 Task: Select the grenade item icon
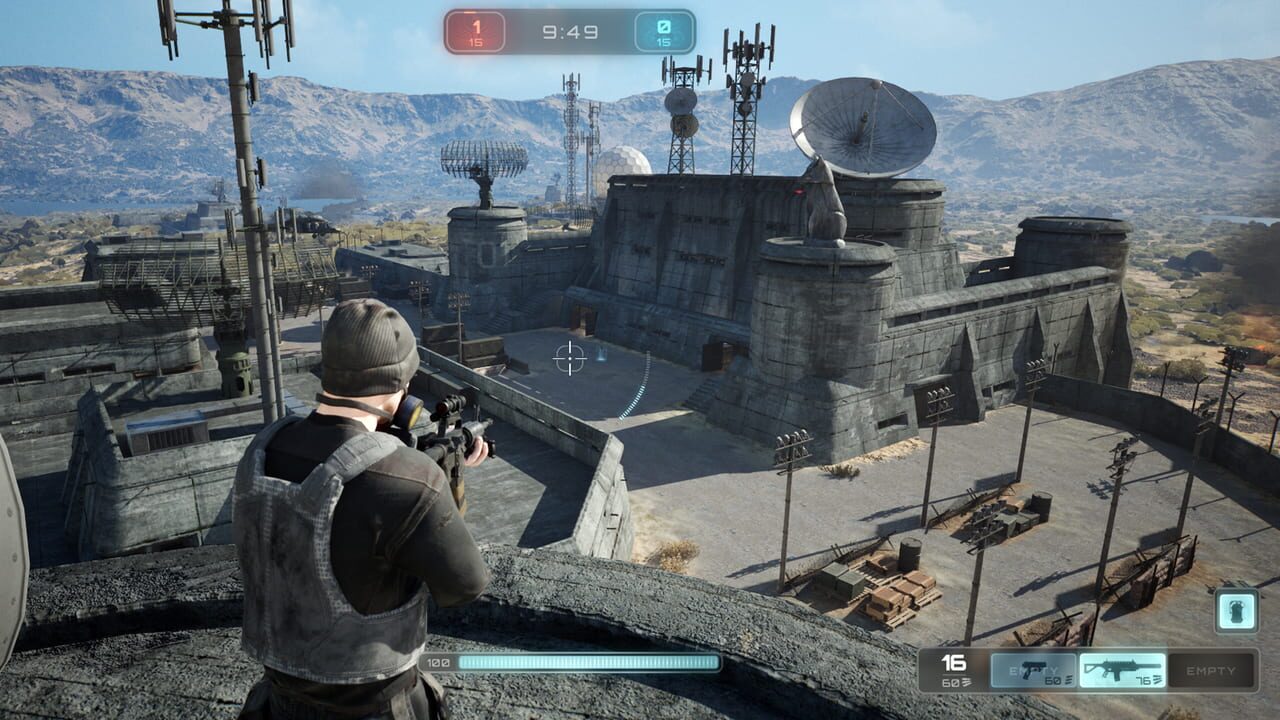tap(1236, 610)
